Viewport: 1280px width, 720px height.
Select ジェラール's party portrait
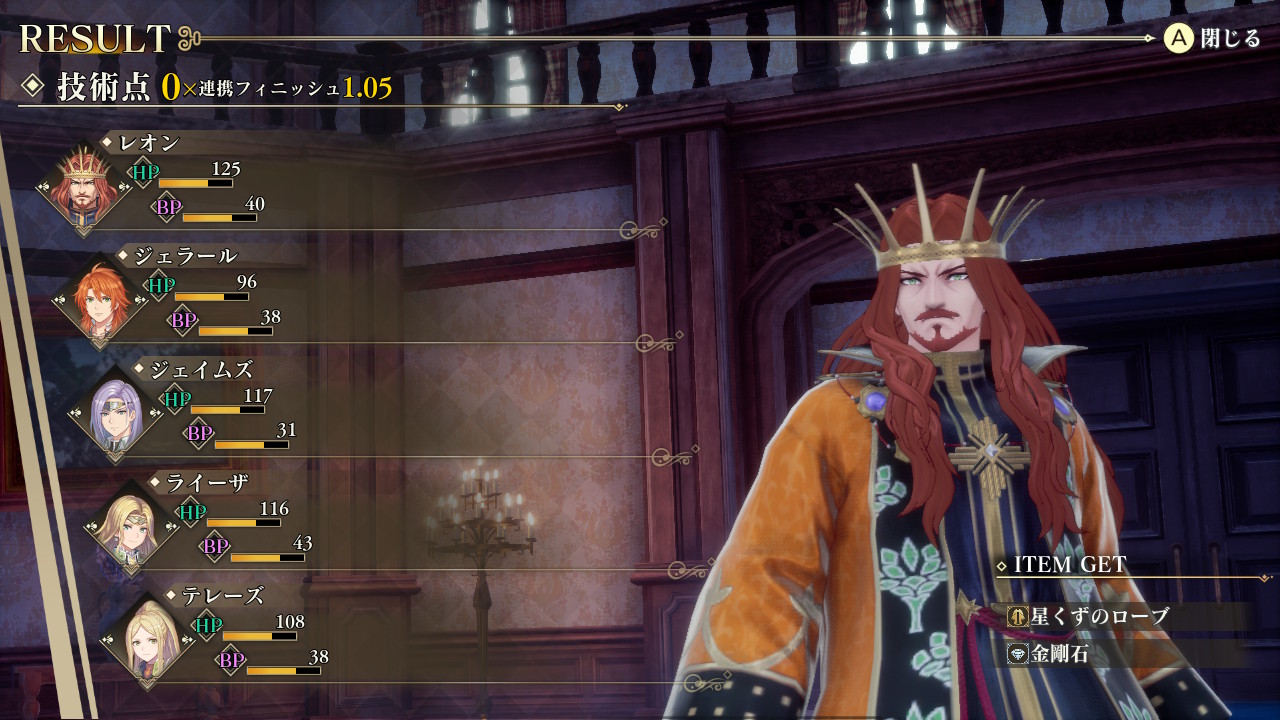pos(100,300)
